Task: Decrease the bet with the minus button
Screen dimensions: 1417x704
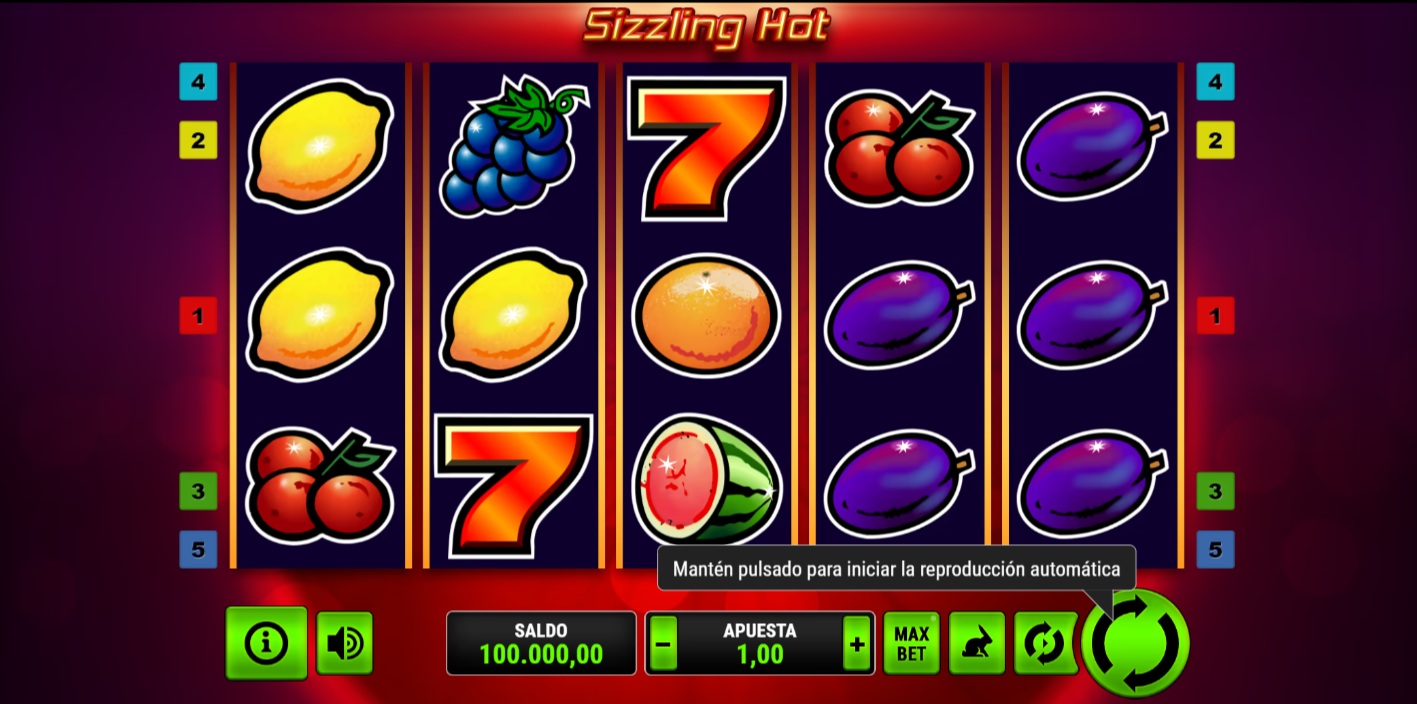Action: (662, 645)
